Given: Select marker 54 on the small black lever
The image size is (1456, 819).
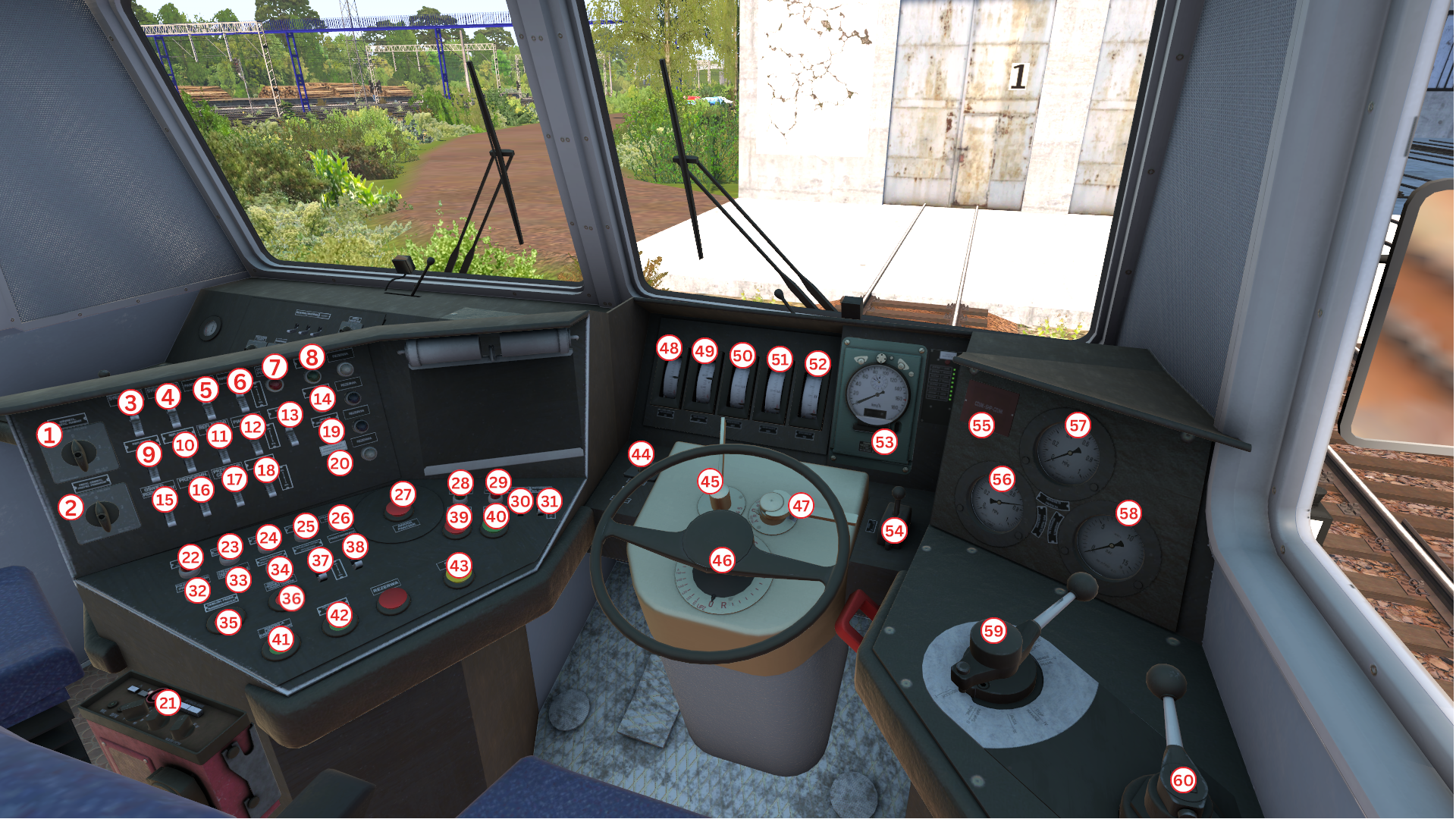Looking at the screenshot, I should pyautogui.click(x=894, y=531).
